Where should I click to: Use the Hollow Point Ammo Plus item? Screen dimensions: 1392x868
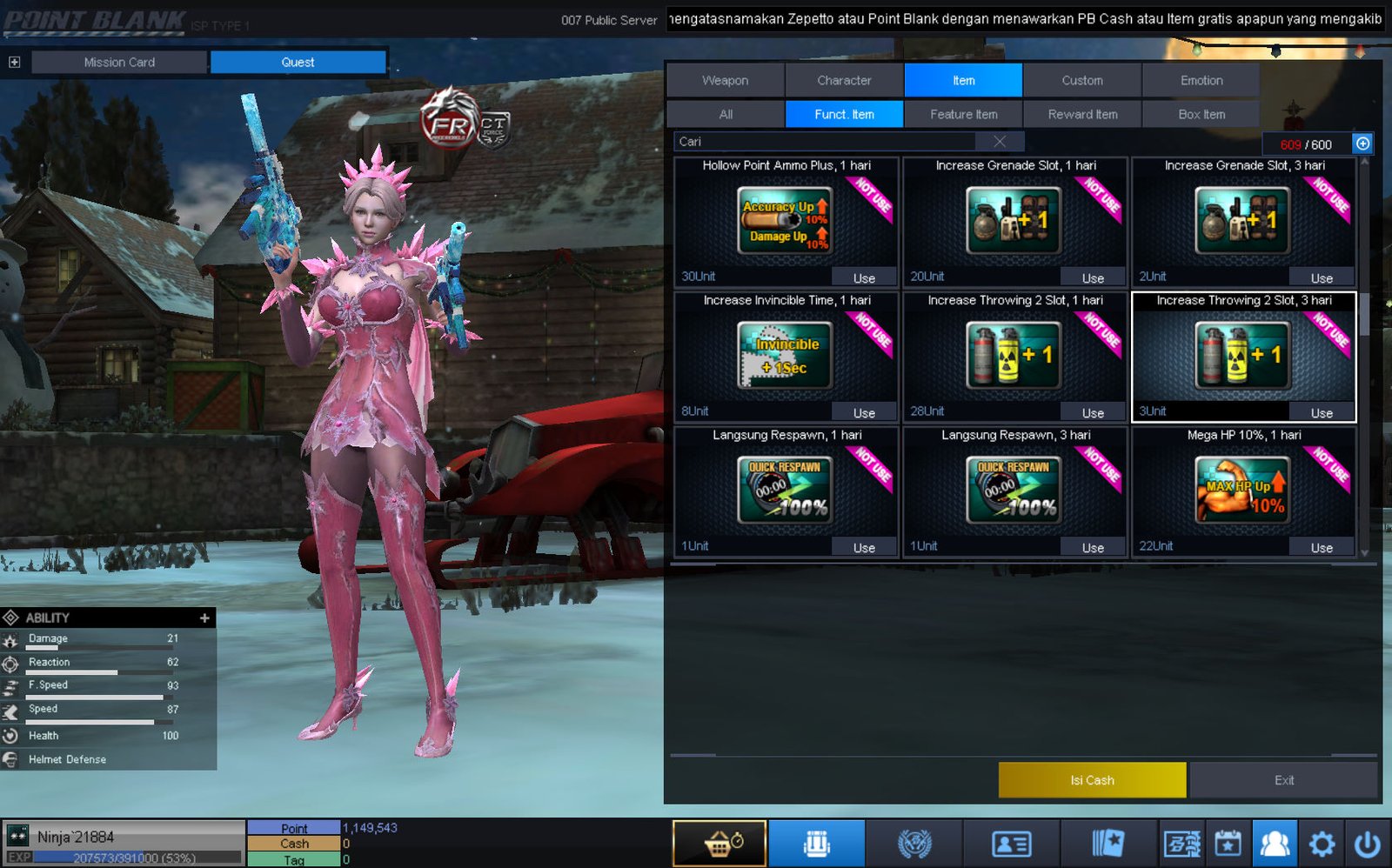click(x=864, y=277)
